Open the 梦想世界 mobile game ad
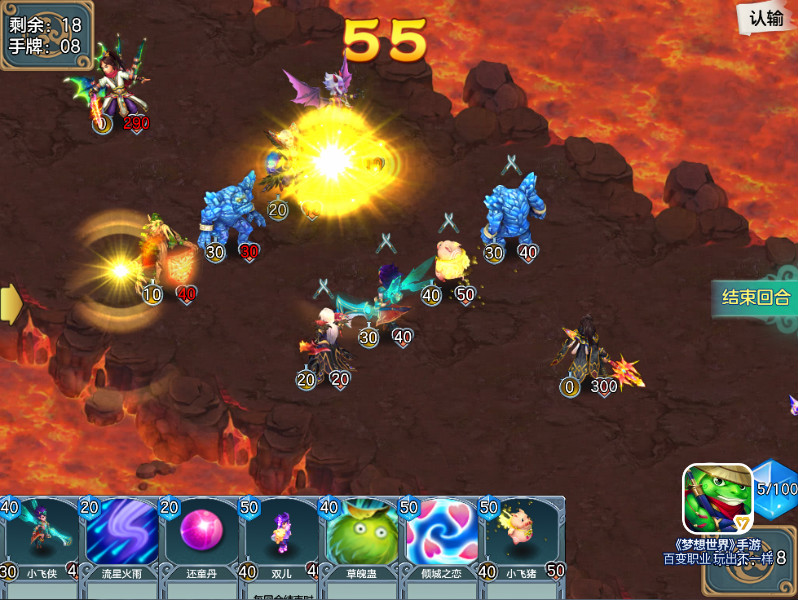The height and width of the screenshot is (600, 798). [x=717, y=498]
